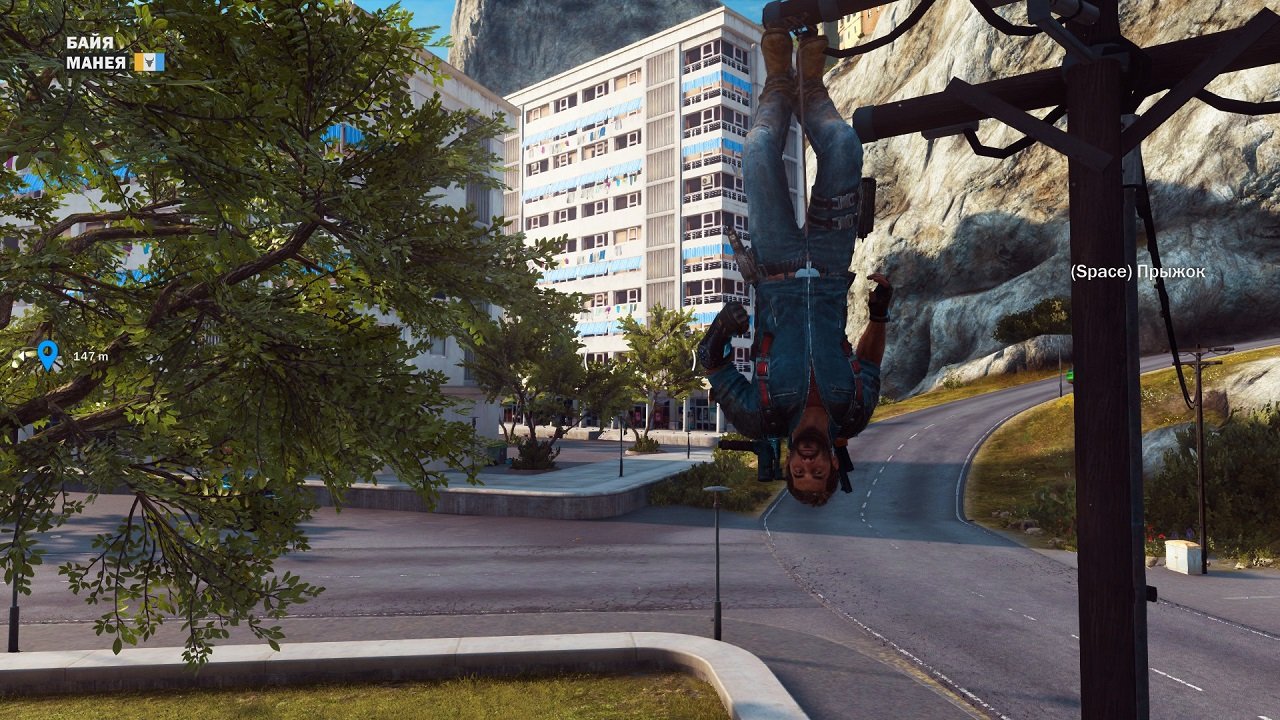Click the bull flag faction icon
The width and height of the screenshot is (1280, 720).
[x=148, y=62]
